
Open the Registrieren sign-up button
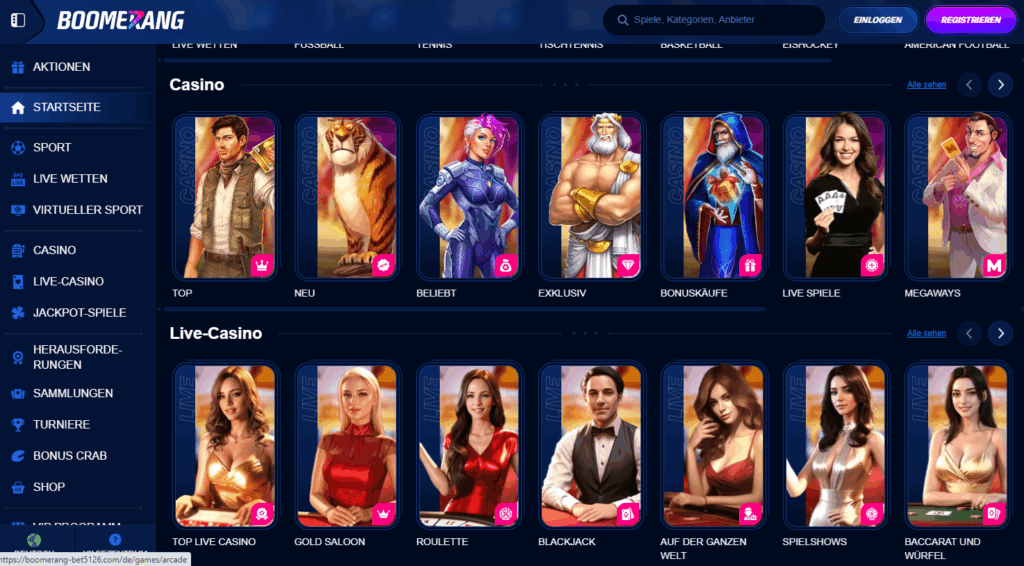(970, 20)
